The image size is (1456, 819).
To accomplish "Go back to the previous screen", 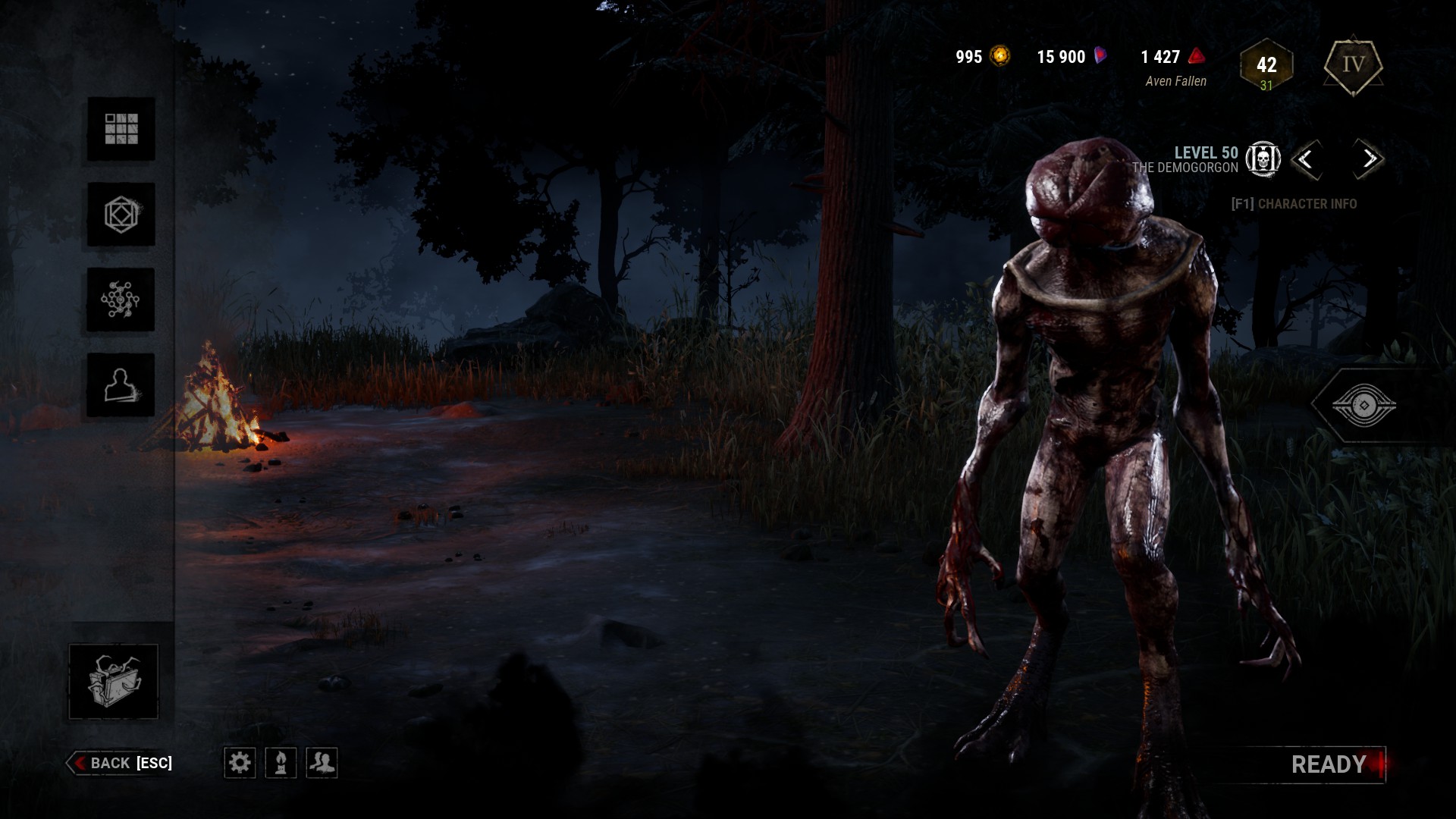I will tap(120, 763).
